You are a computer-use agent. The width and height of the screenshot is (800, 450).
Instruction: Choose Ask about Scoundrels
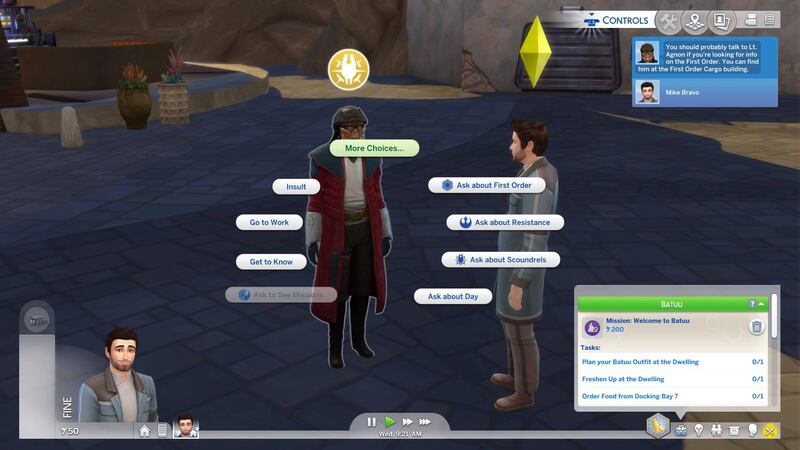[501, 260]
